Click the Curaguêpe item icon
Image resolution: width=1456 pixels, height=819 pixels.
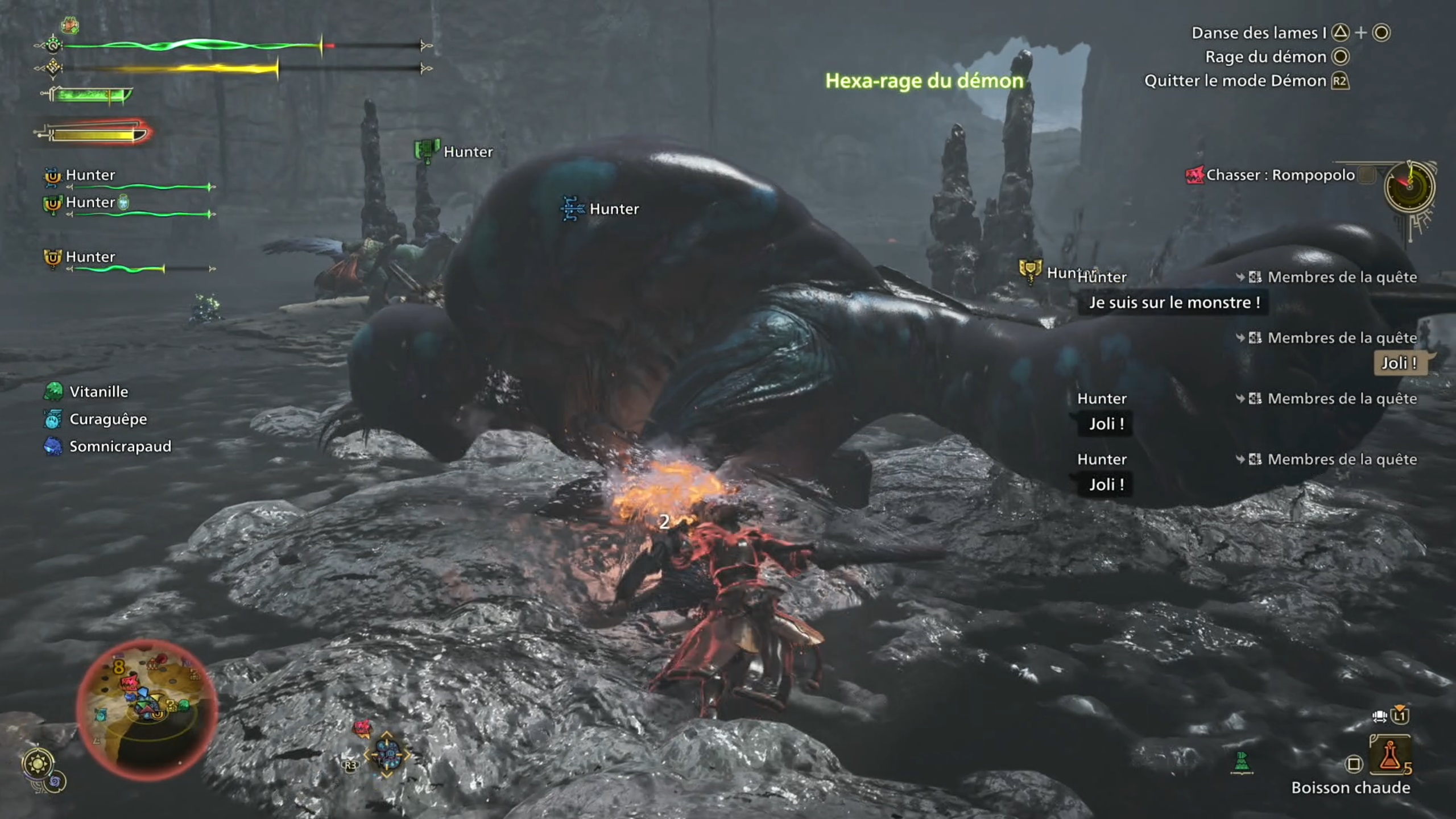click(x=52, y=419)
